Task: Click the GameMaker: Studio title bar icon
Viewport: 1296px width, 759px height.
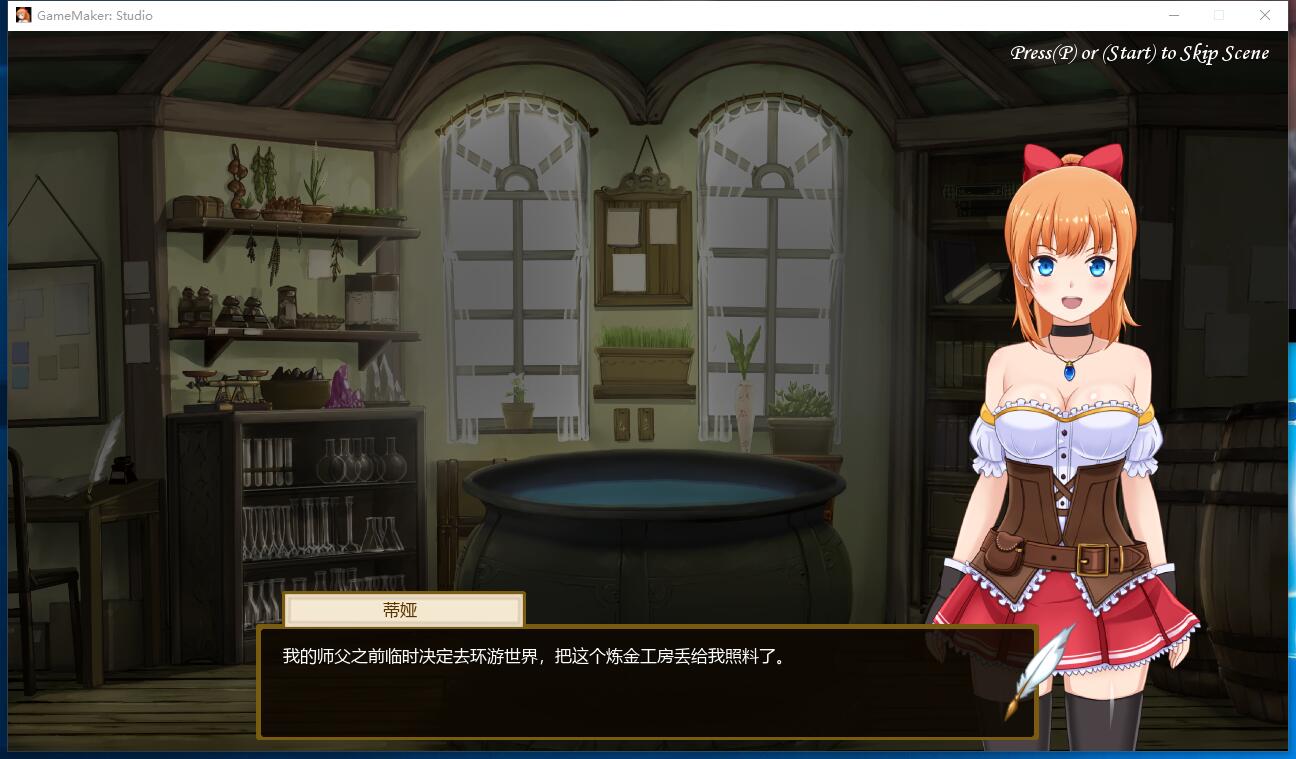Action: click(x=22, y=14)
